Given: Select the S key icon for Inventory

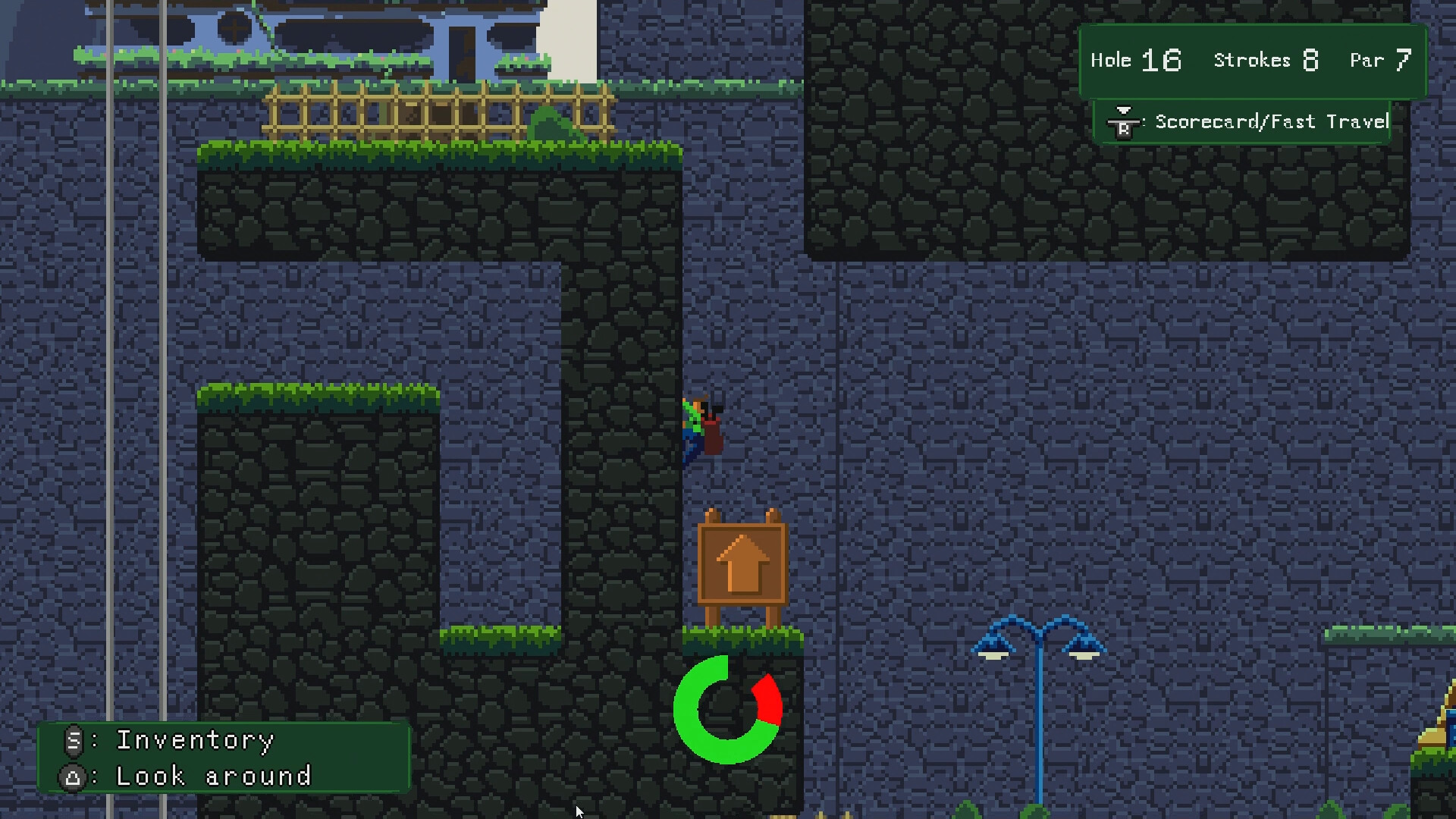Looking at the screenshot, I should (x=73, y=741).
